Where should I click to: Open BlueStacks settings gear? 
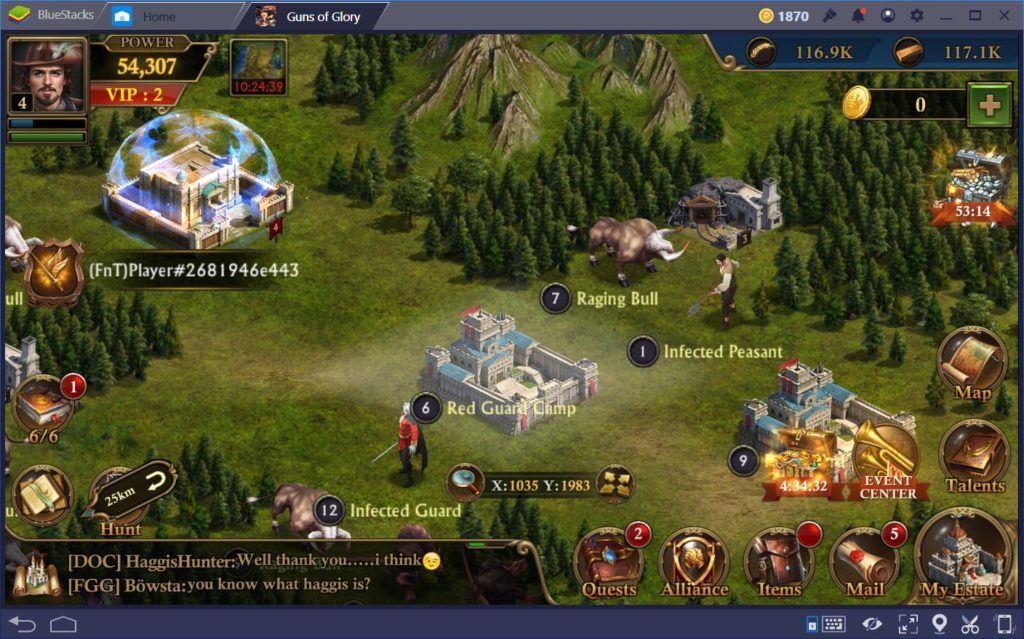917,15
